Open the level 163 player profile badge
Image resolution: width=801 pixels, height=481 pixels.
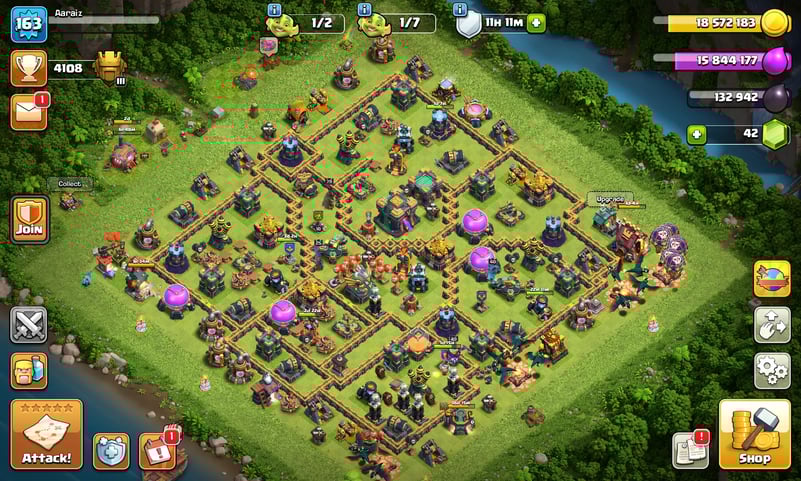point(29,24)
